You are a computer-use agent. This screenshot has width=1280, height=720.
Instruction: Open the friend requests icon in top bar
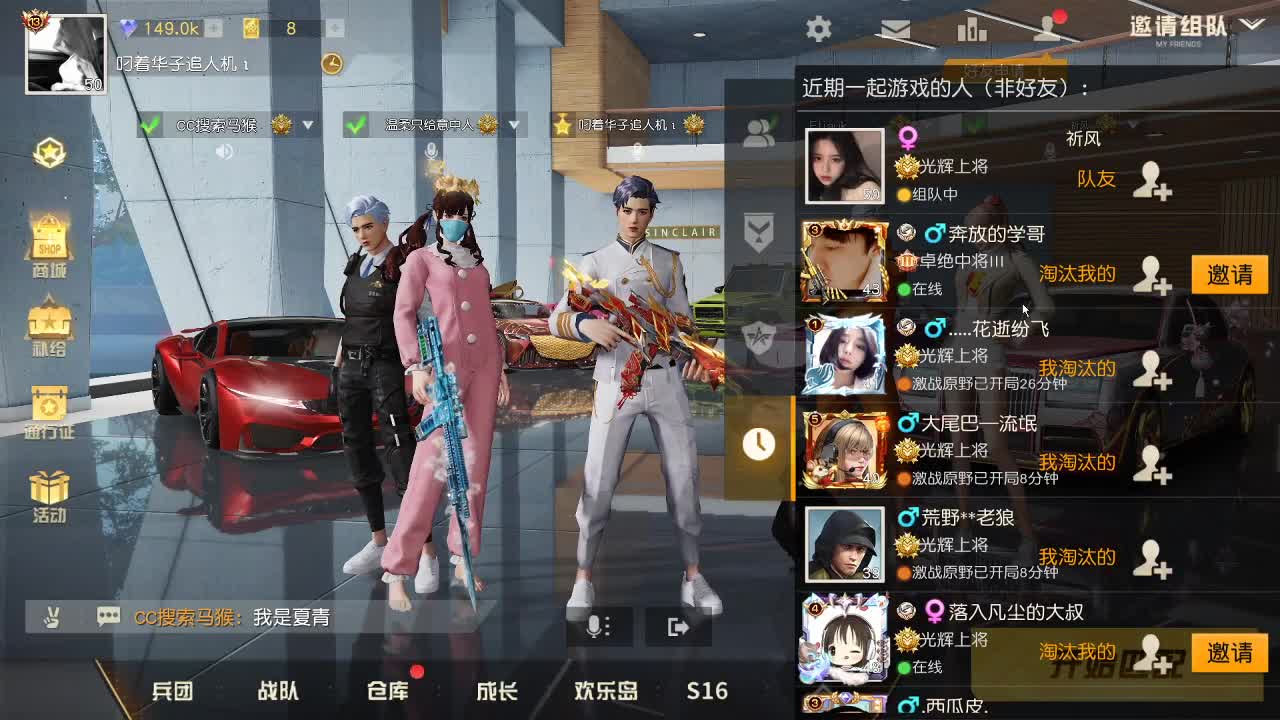1048,30
